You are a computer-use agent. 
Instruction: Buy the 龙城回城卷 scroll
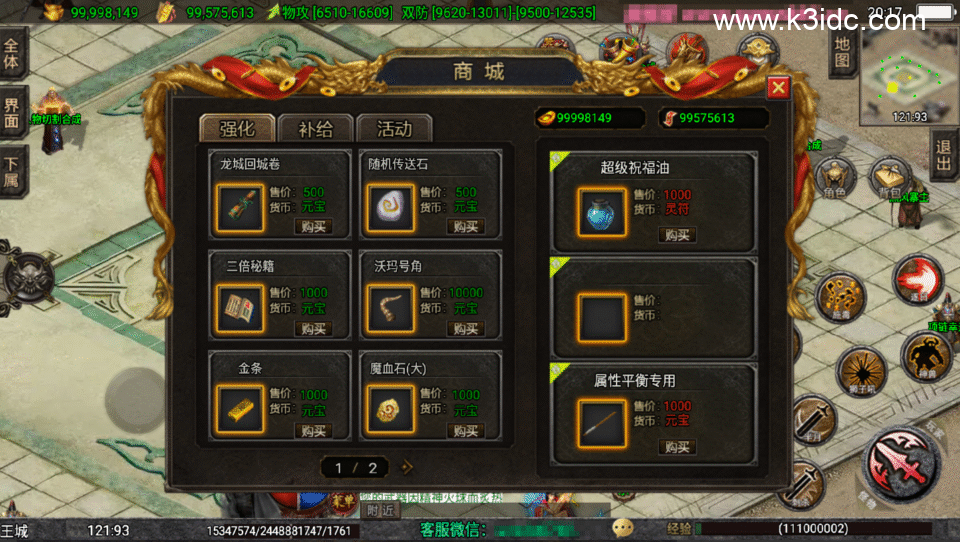click(x=313, y=227)
